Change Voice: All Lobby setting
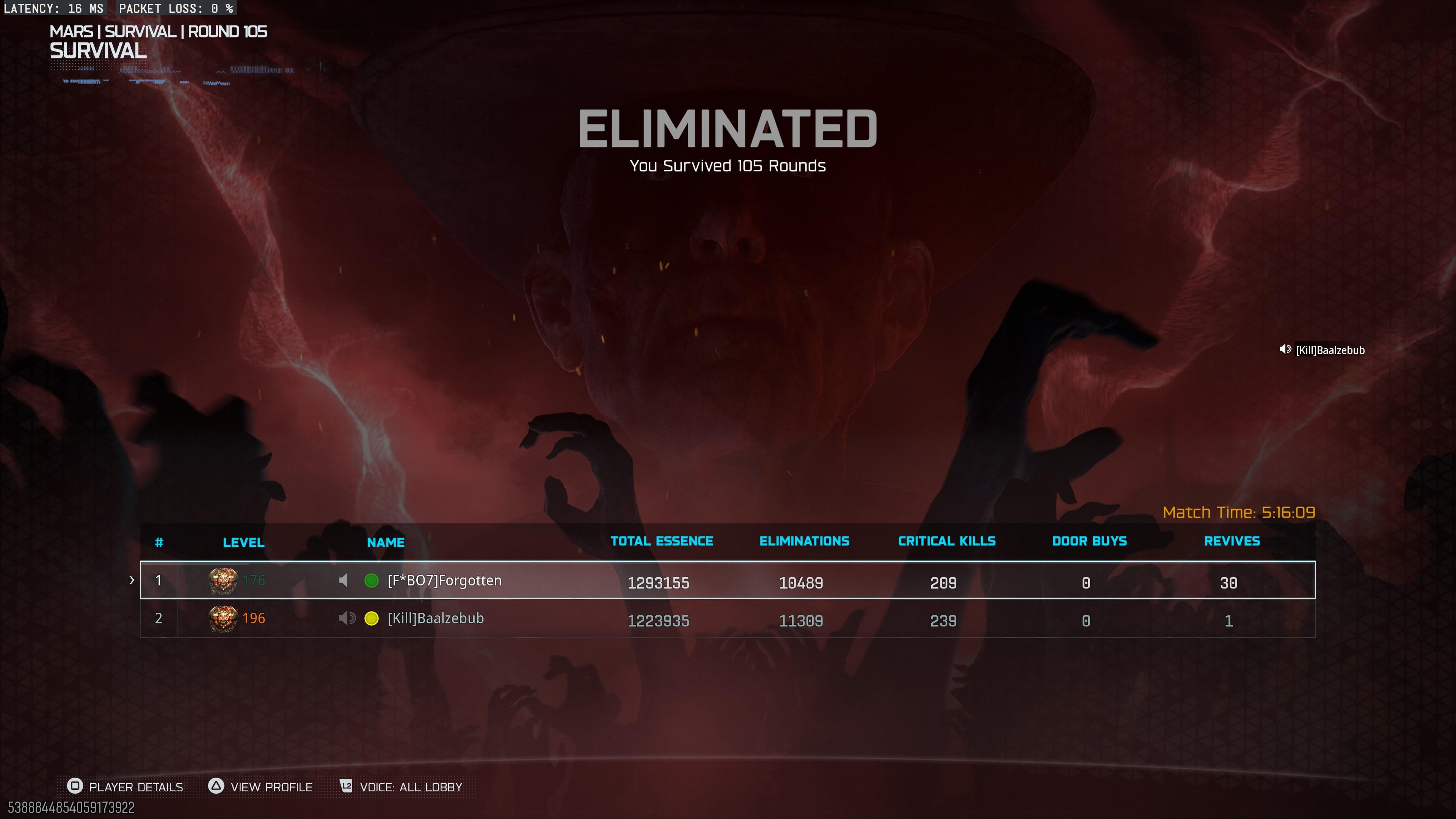 click(x=401, y=787)
